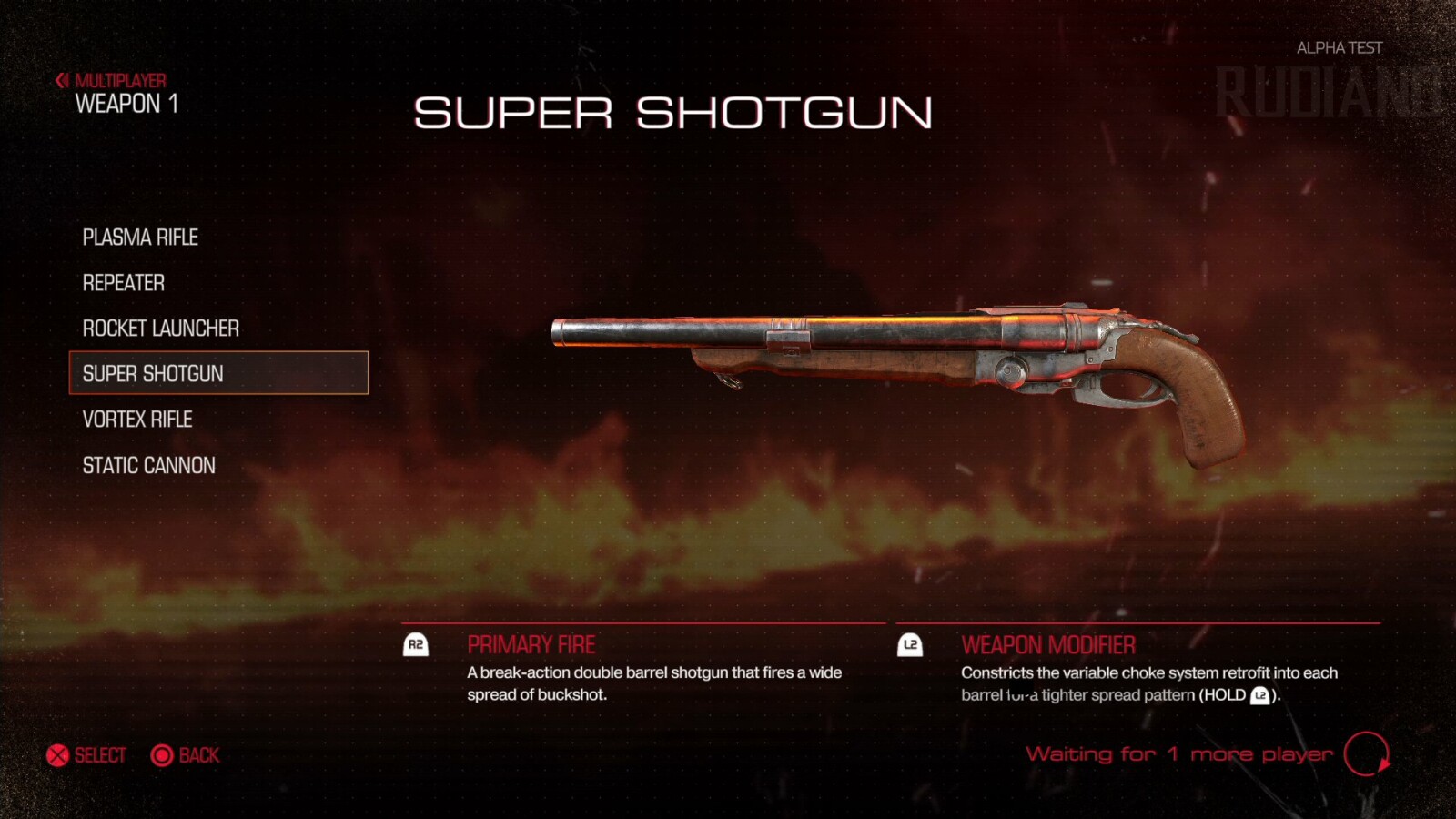
Task: Click the R2 primary fire button icon
Action: point(415,644)
